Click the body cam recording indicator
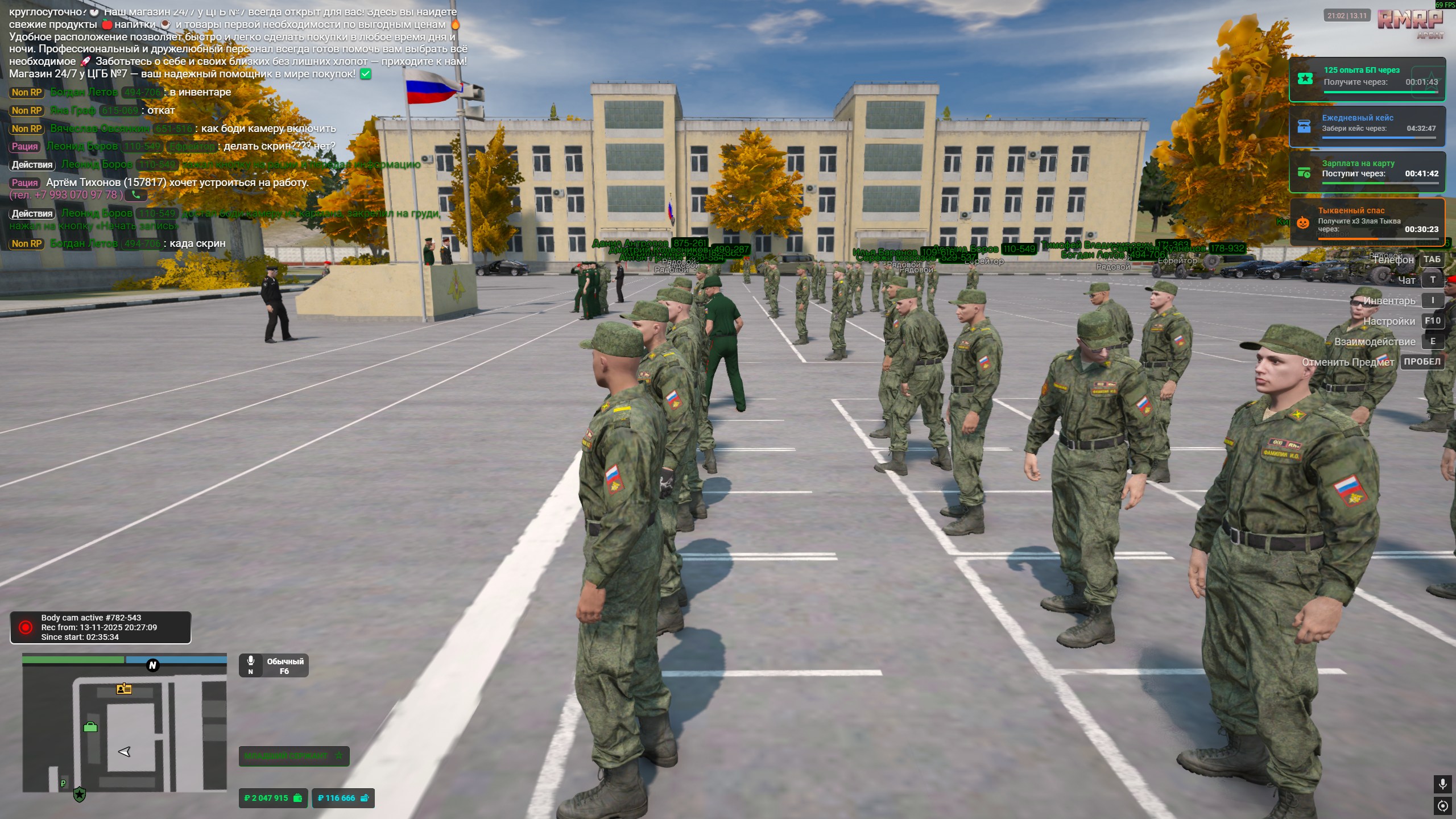The image size is (1456, 819). [100, 627]
